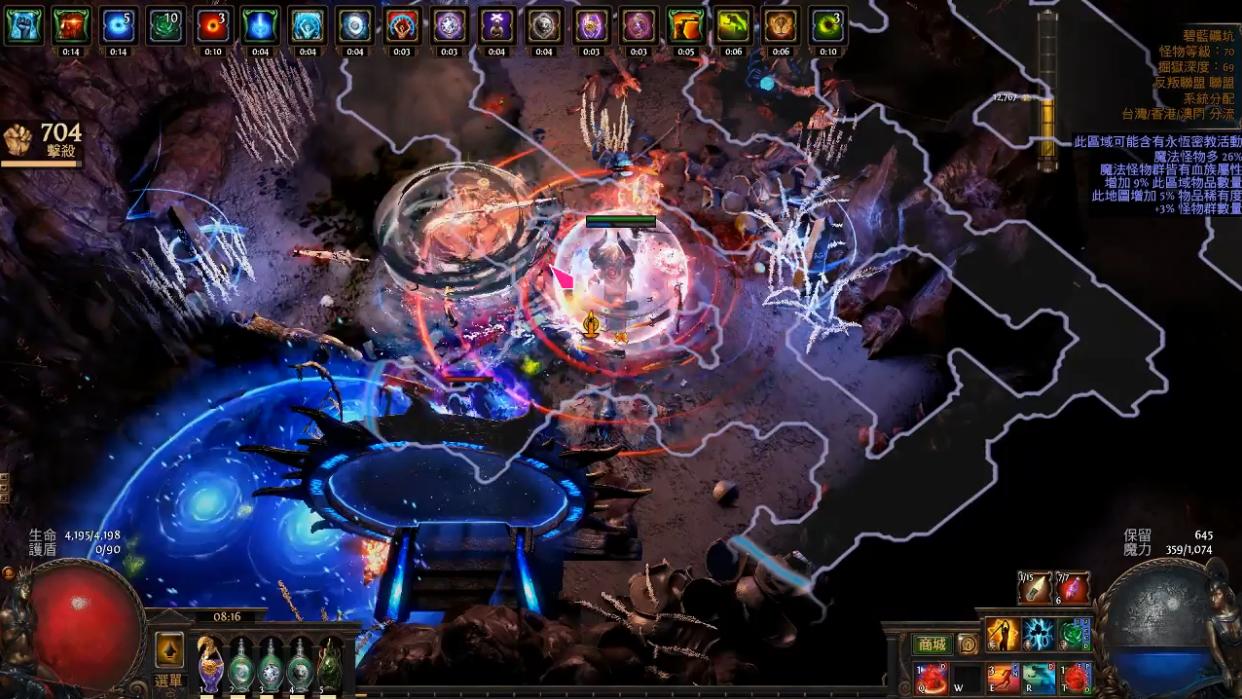This screenshot has height=699, width=1242.
Task: Select the green swirl skill icon
Action: (x=1074, y=634)
